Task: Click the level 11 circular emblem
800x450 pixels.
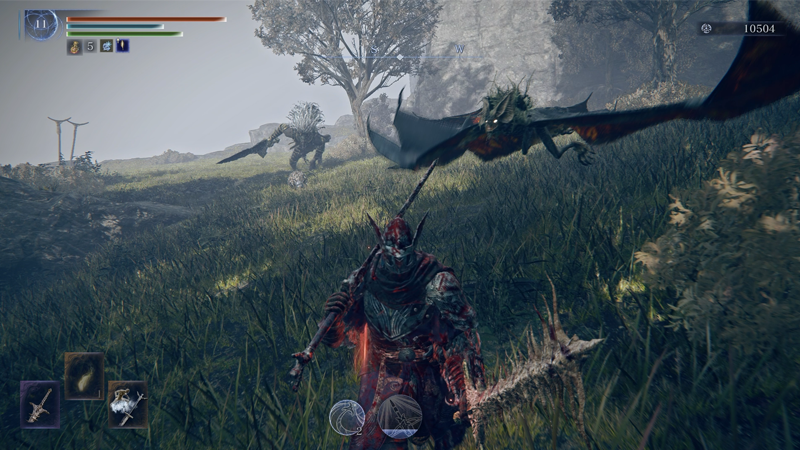Action: (41, 25)
